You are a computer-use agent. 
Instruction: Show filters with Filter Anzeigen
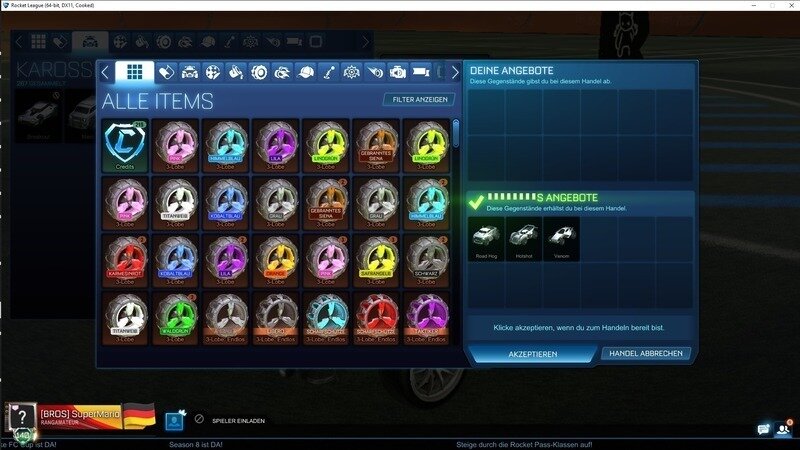(418, 100)
